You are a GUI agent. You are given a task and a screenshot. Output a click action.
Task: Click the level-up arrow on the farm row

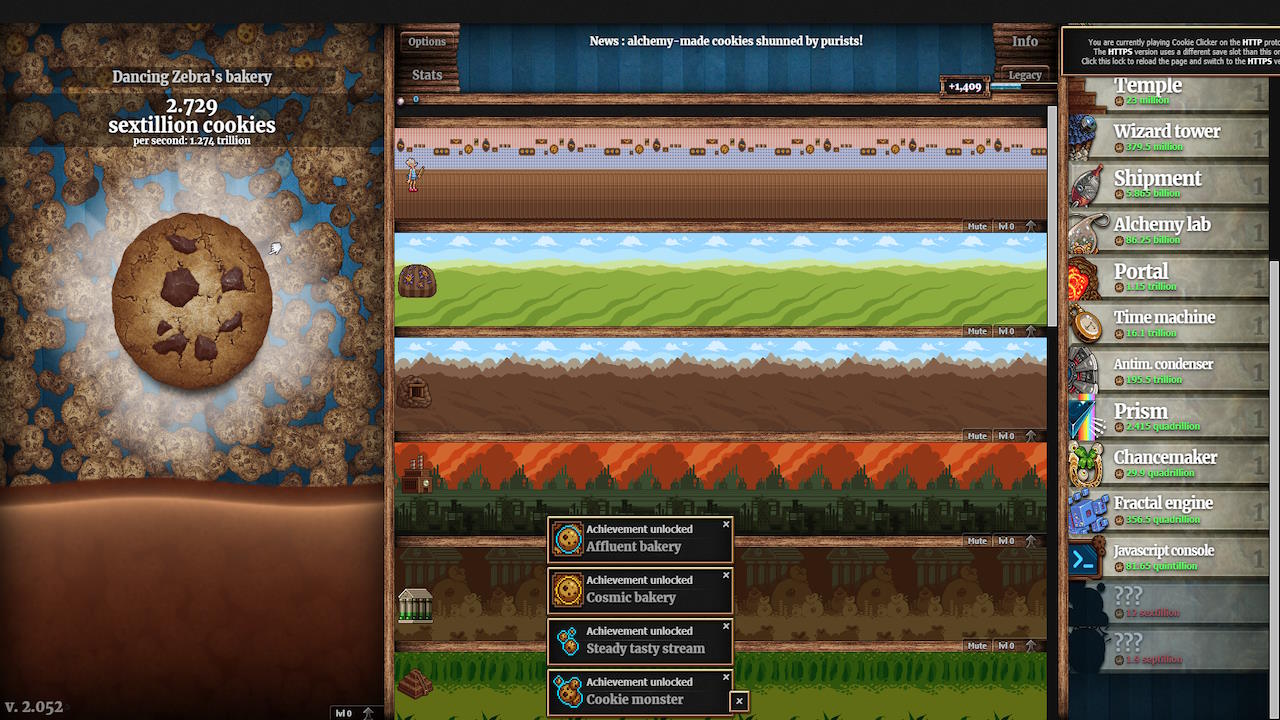point(1032,330)
